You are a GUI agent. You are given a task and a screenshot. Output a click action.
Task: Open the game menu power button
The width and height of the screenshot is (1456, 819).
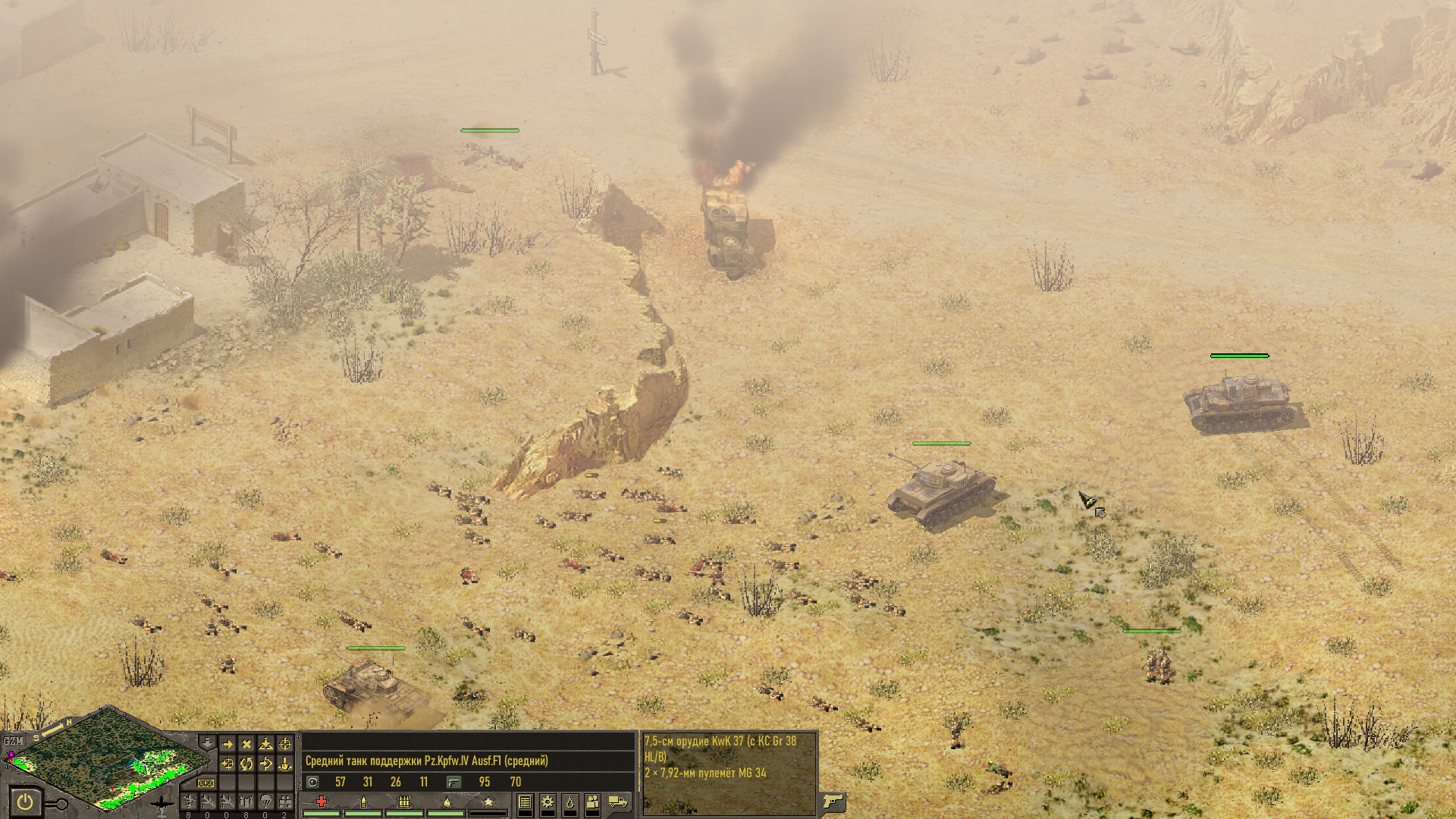coord(25,802)
